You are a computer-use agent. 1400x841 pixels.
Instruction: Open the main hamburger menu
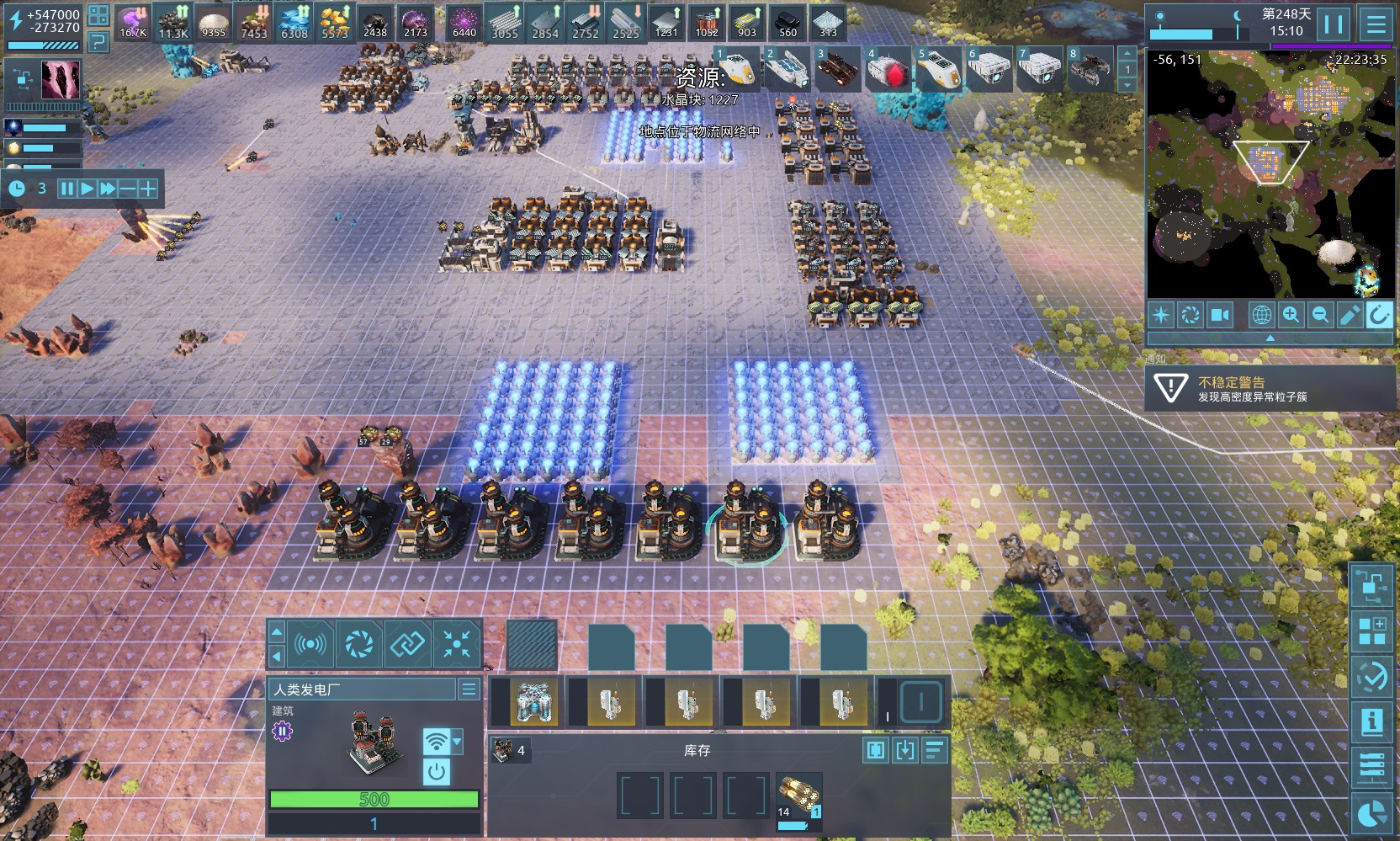point(1376,24)
